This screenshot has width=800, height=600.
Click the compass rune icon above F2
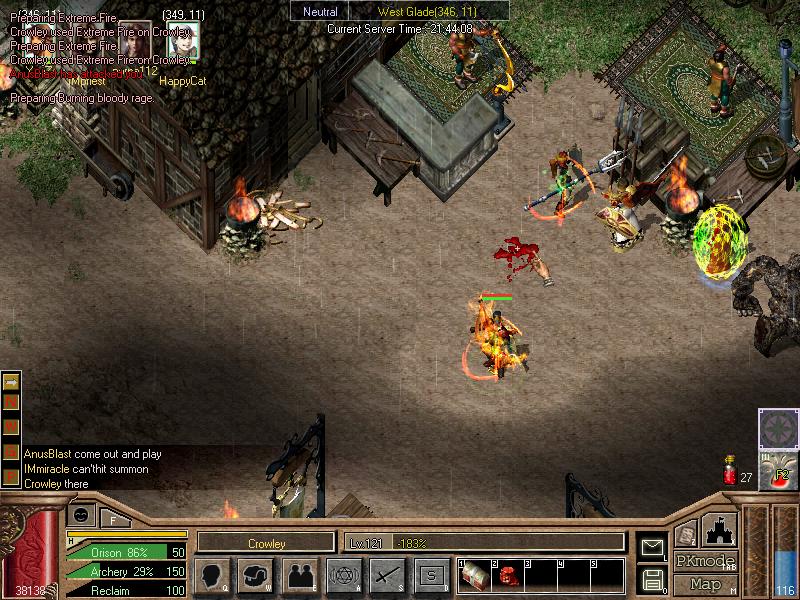778,428
